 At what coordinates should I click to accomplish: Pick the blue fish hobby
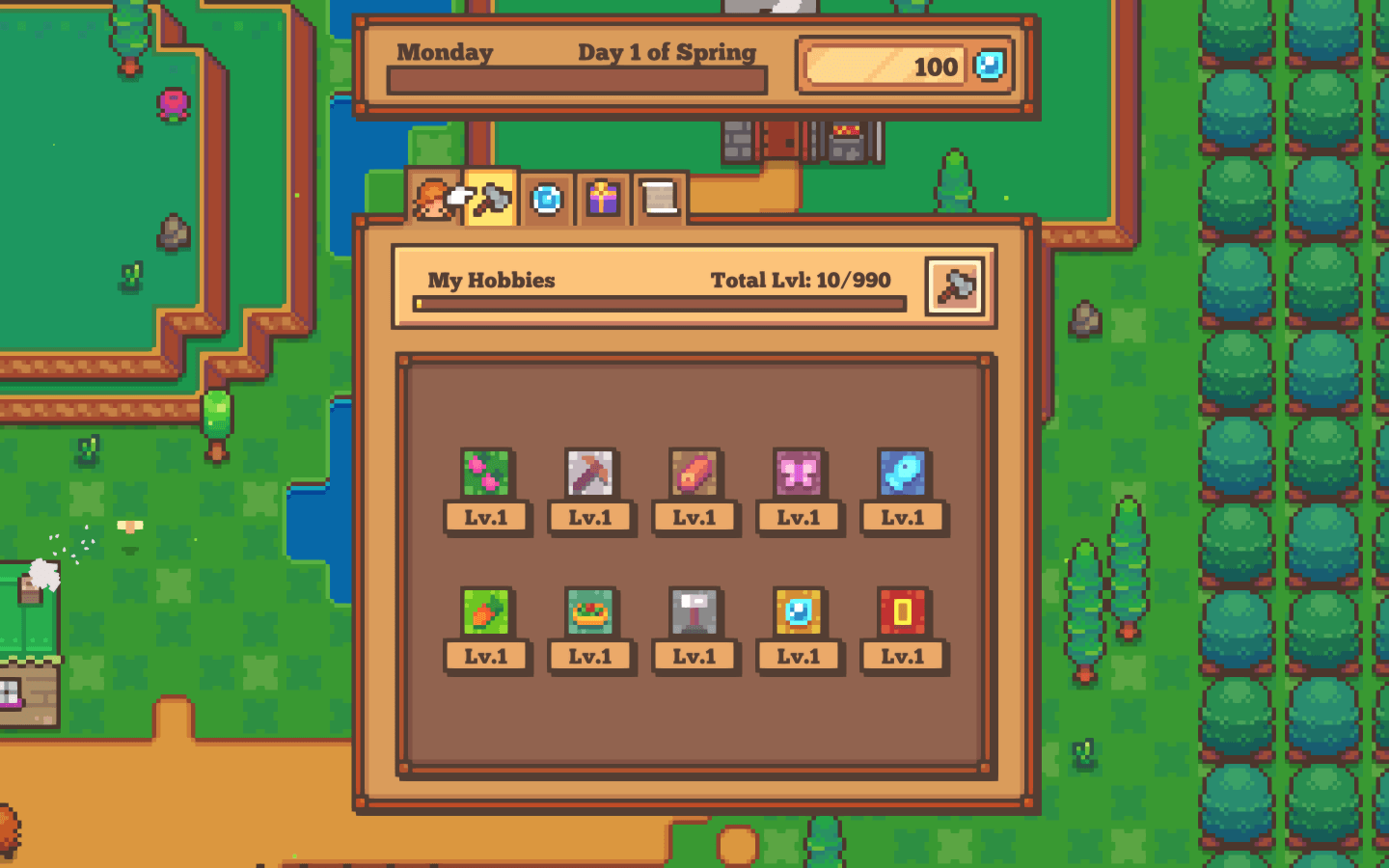coord(903,474)
